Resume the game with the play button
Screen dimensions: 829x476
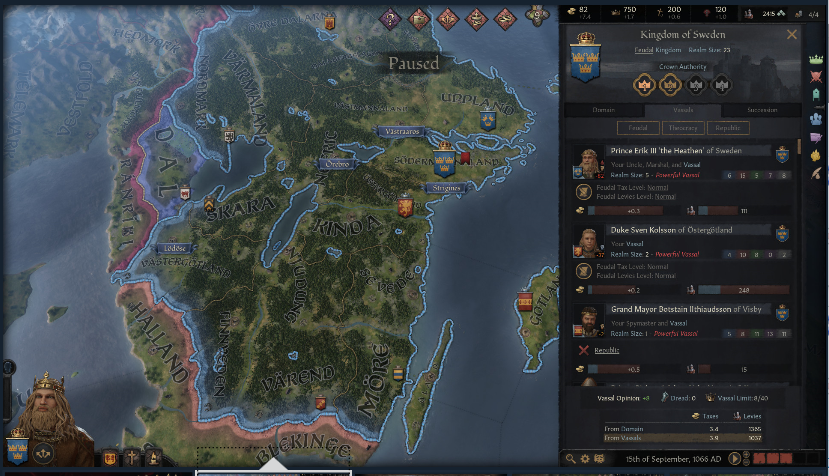[x=735, y=458]
